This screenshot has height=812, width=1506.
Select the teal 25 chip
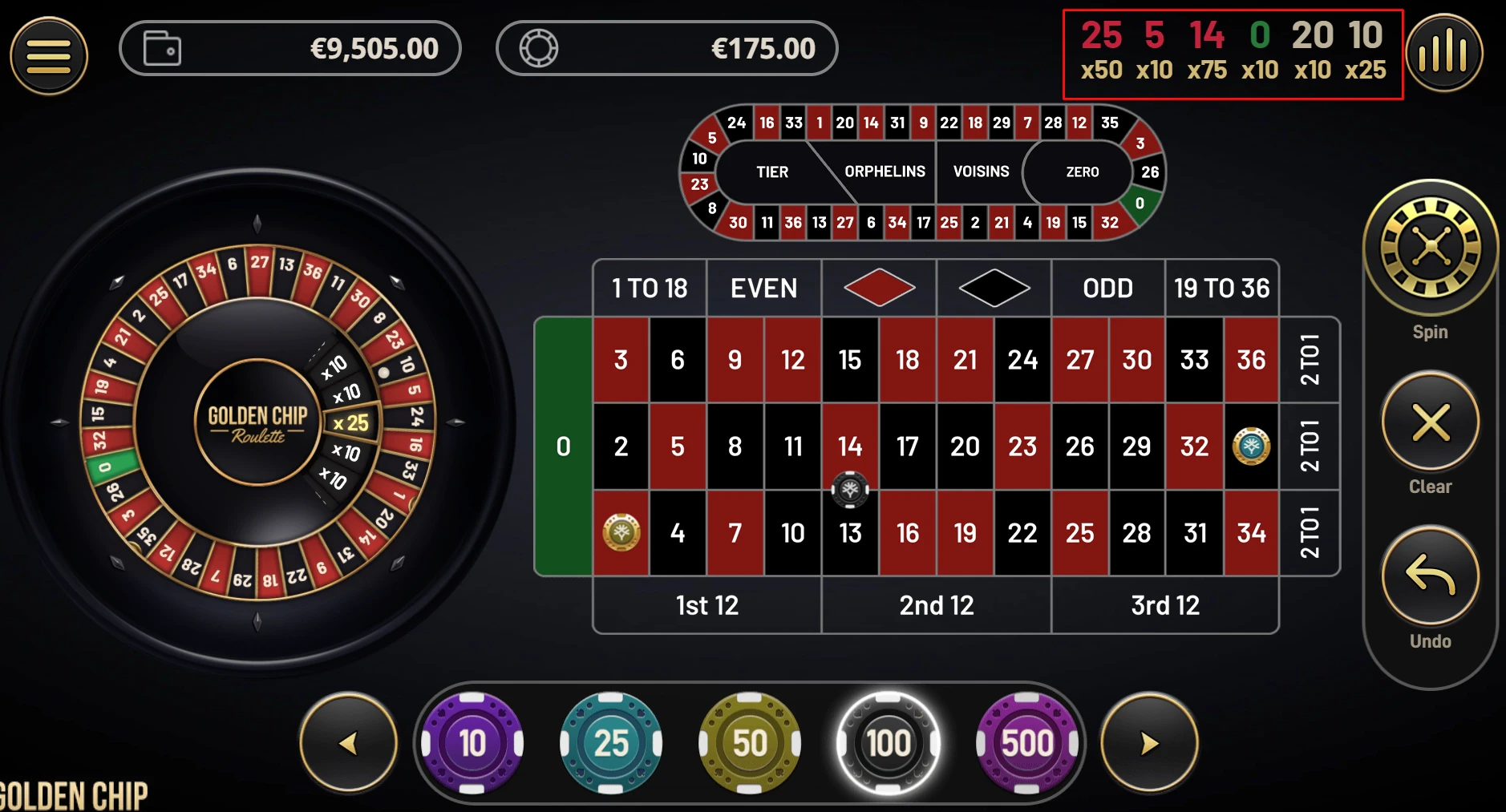coord(609,743)
